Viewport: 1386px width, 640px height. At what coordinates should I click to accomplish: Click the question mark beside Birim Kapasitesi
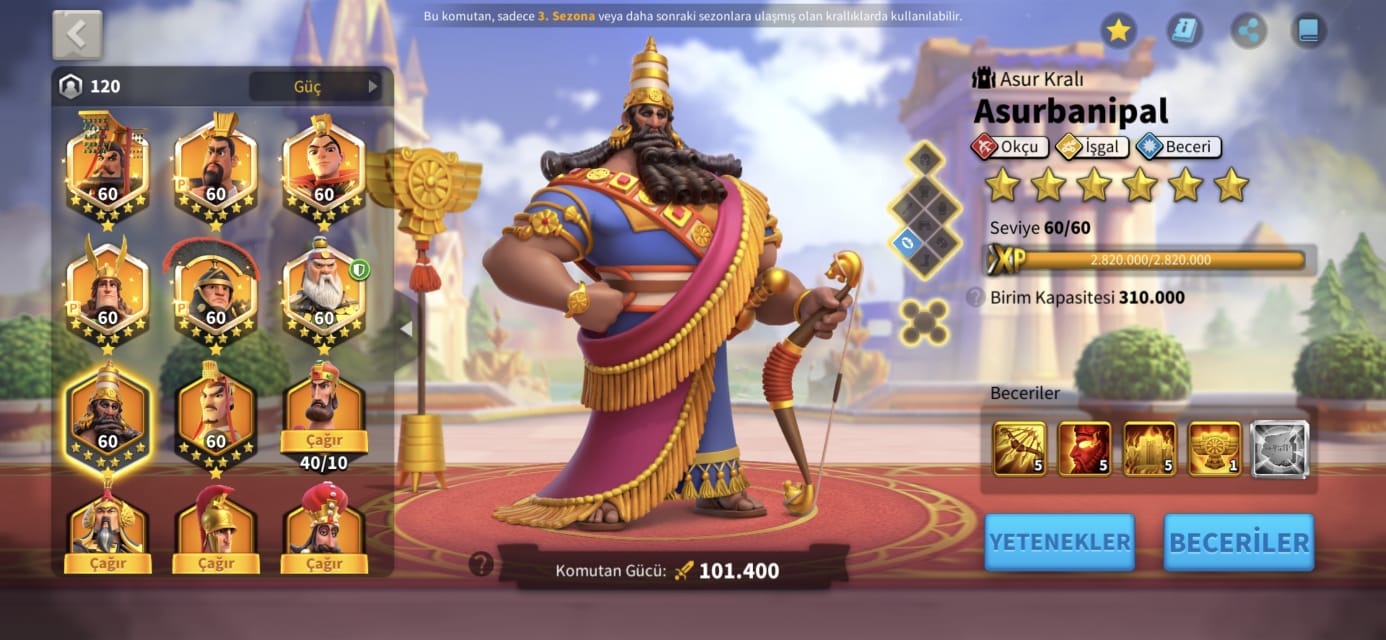(974, 297)
